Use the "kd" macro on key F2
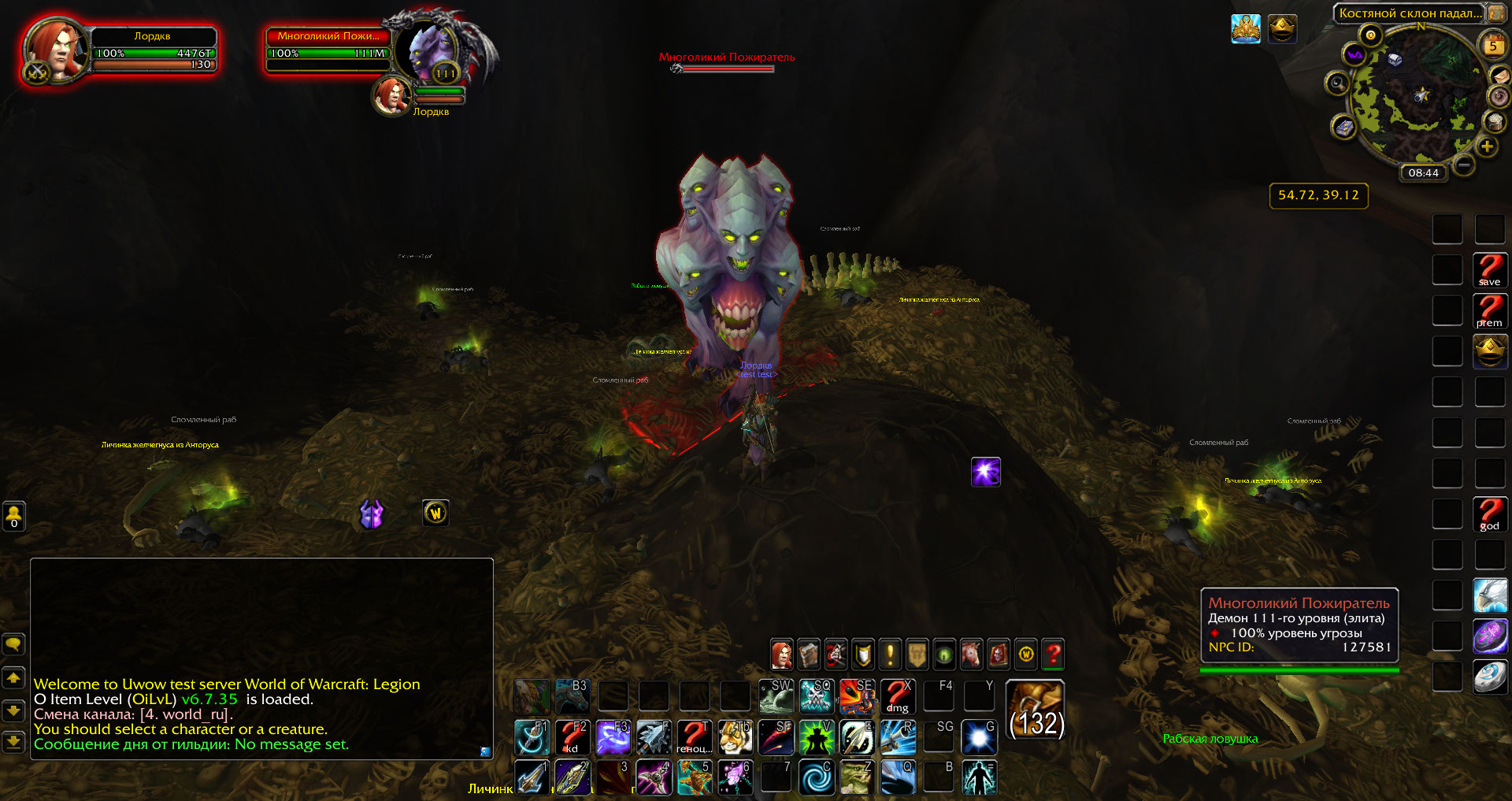The width and height of the screenshot is (1512, 801). (x=573, y=737)
